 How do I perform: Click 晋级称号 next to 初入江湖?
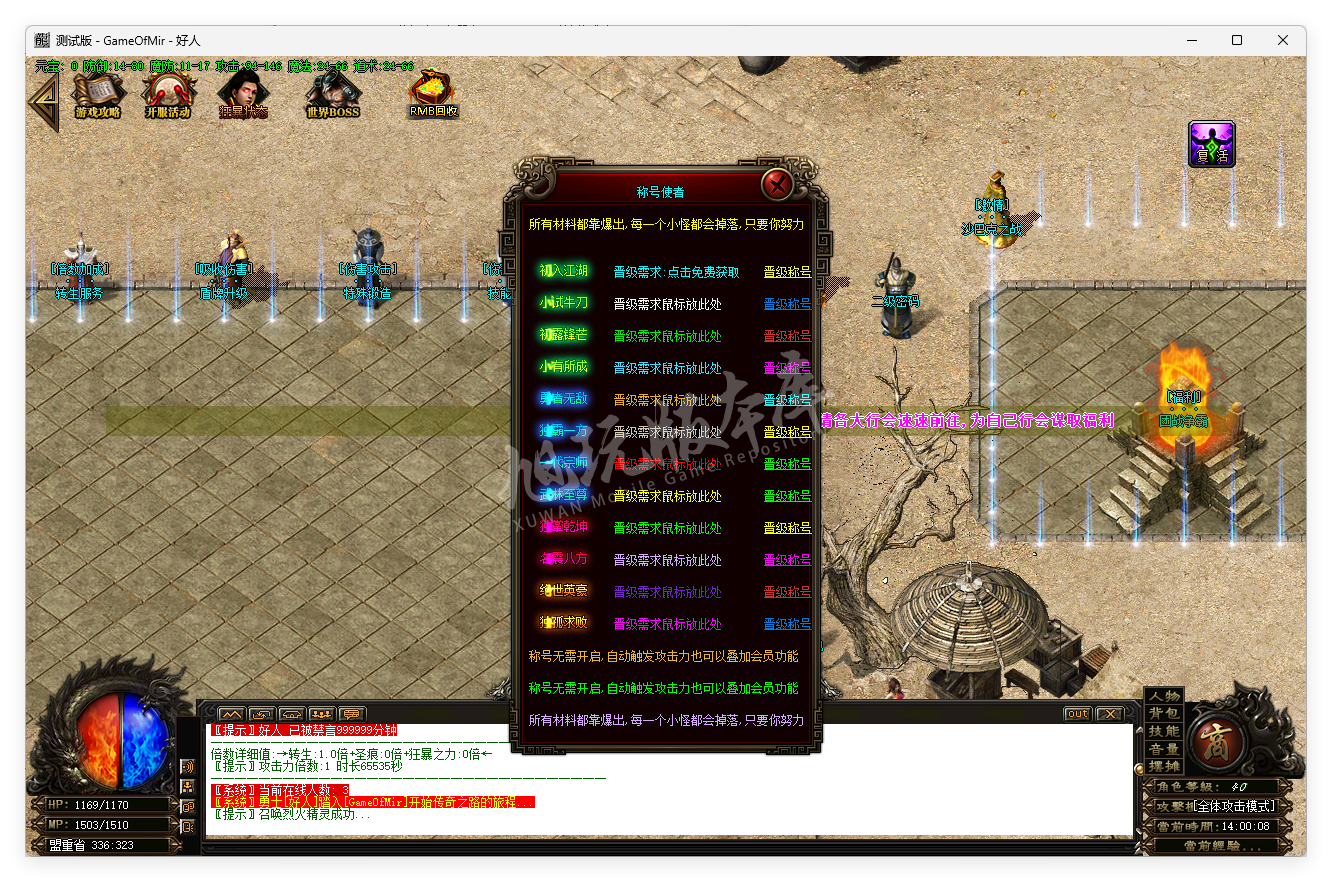pos(787,270)
